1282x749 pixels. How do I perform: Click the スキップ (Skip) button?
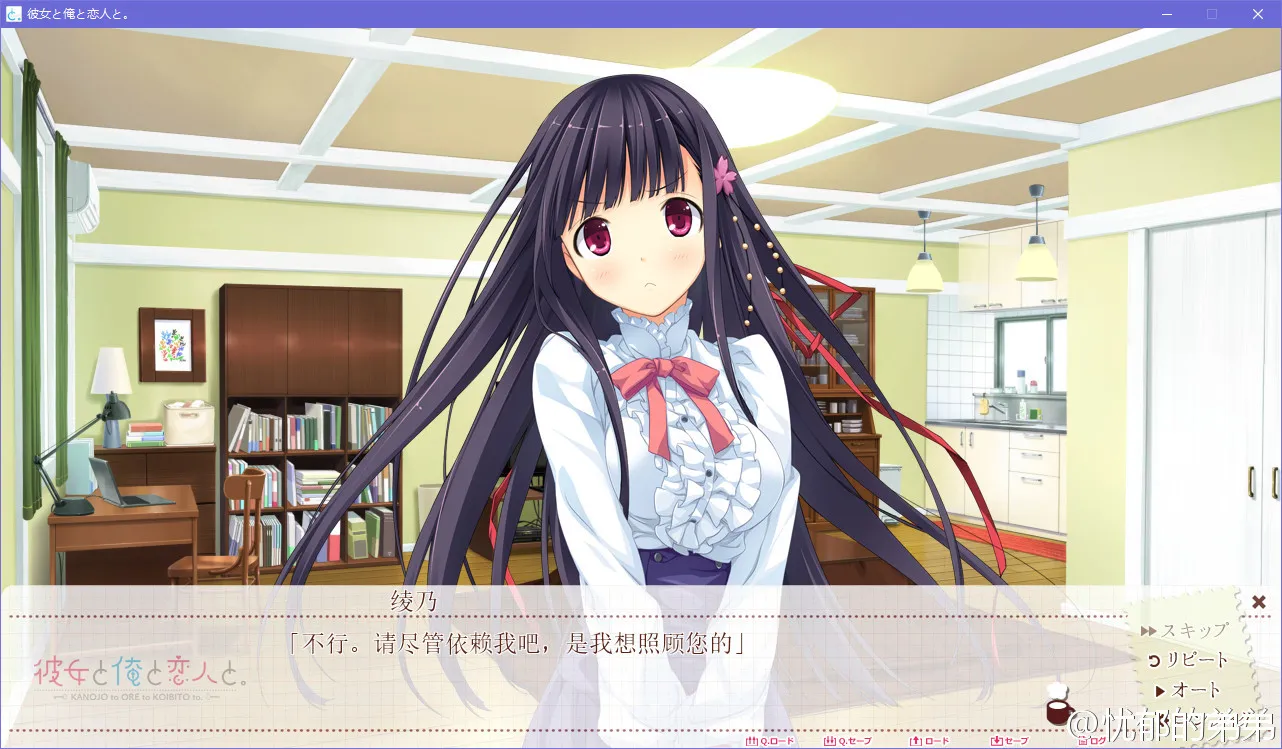[1185, 631]
